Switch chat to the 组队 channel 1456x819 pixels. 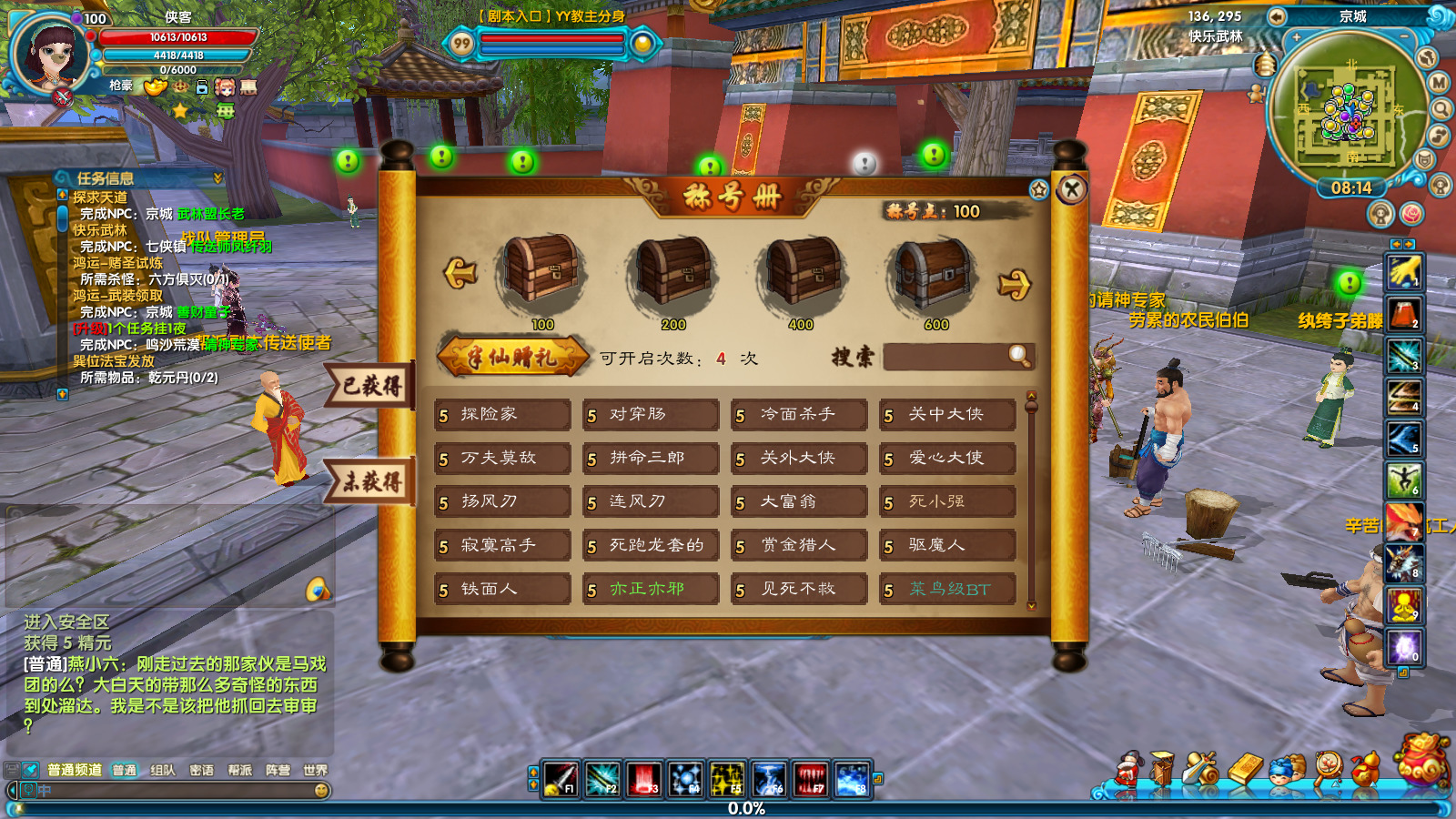click(x=163, y=770)
